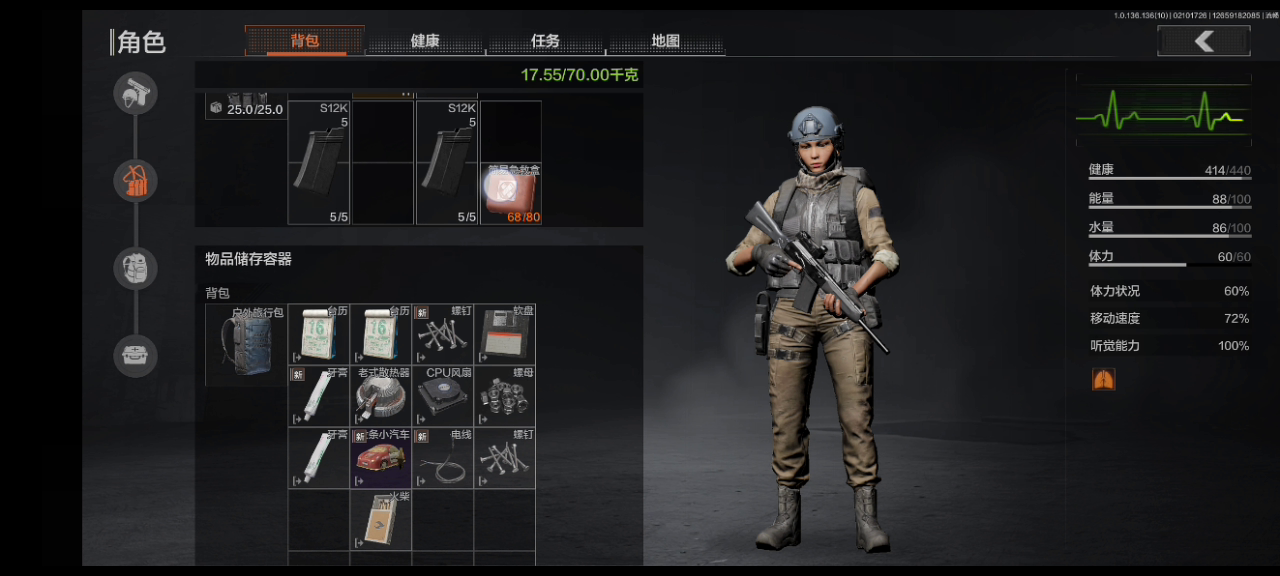Select the 简易急救盒 first aid box
This screenshot has height=576, width=1280.
510,193
